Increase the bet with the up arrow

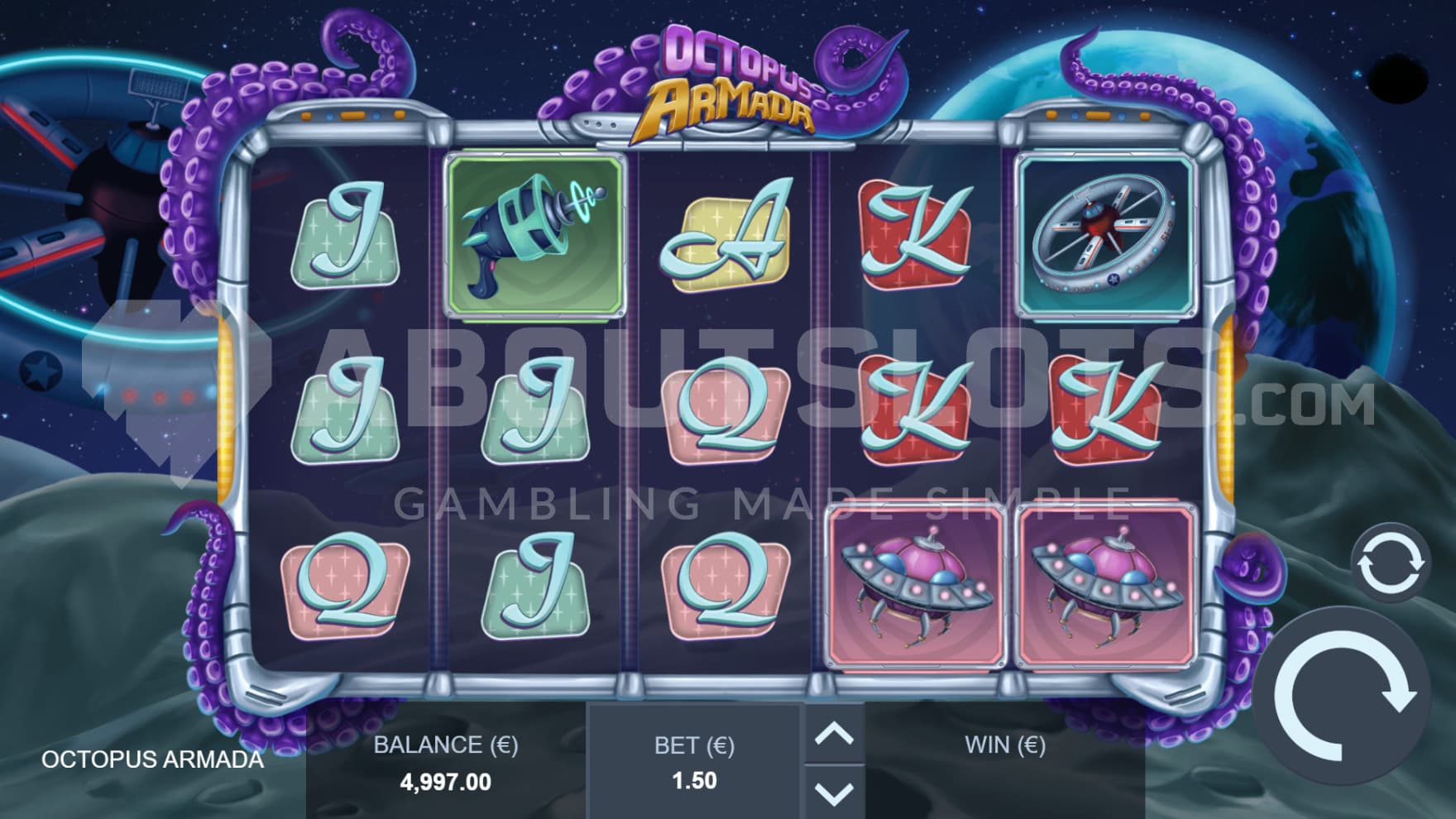834,733
